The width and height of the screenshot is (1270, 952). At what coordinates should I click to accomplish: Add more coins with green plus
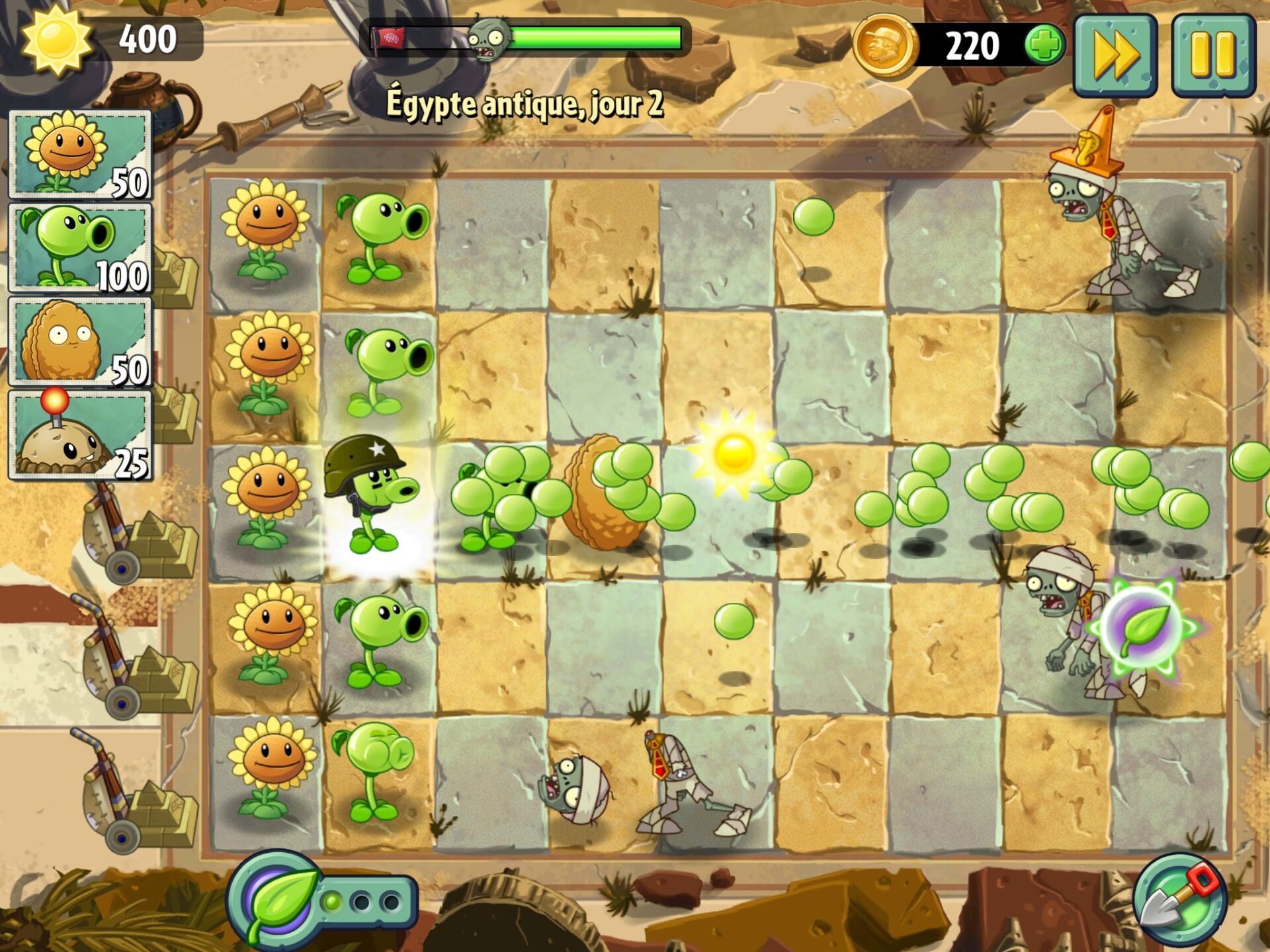1044,46
